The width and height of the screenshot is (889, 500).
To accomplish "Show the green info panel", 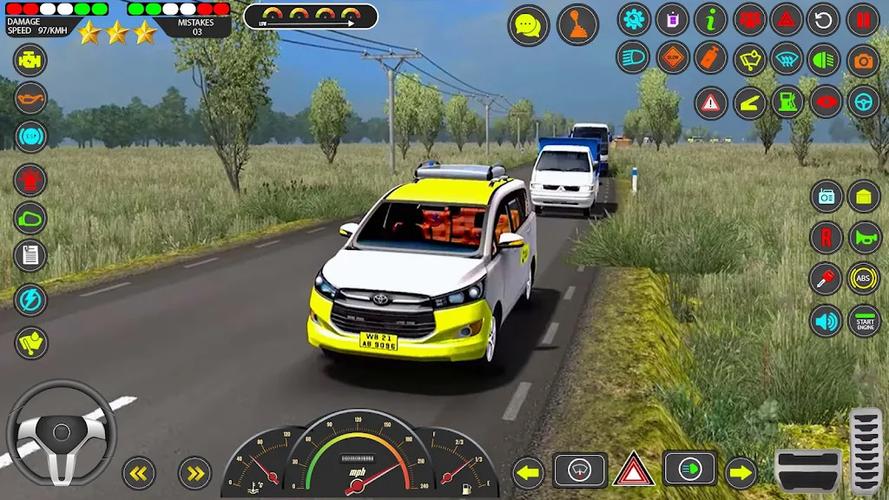I will click(x=710, y=19).
